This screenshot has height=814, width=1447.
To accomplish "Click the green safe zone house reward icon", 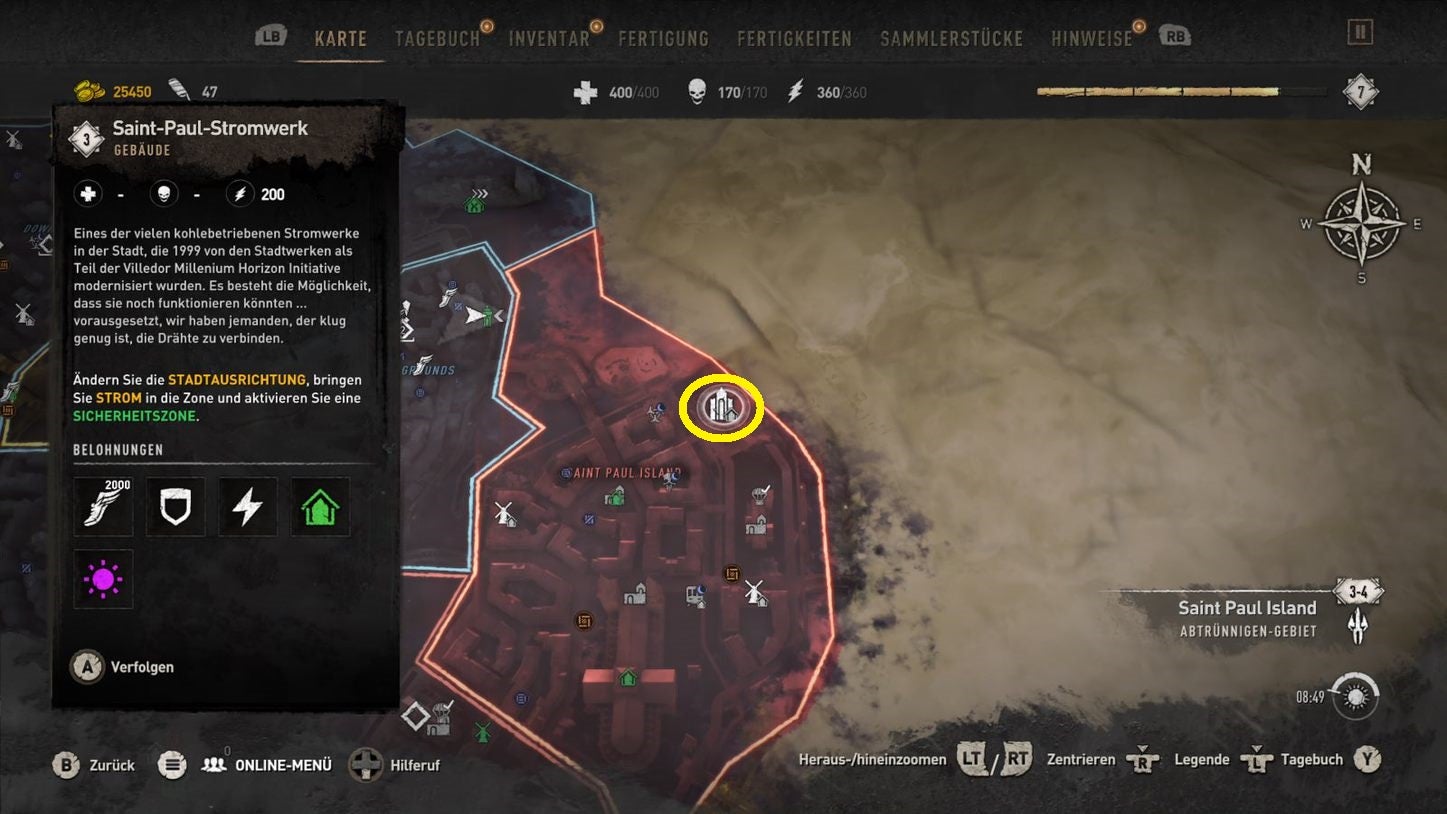I will click(319, 506).
